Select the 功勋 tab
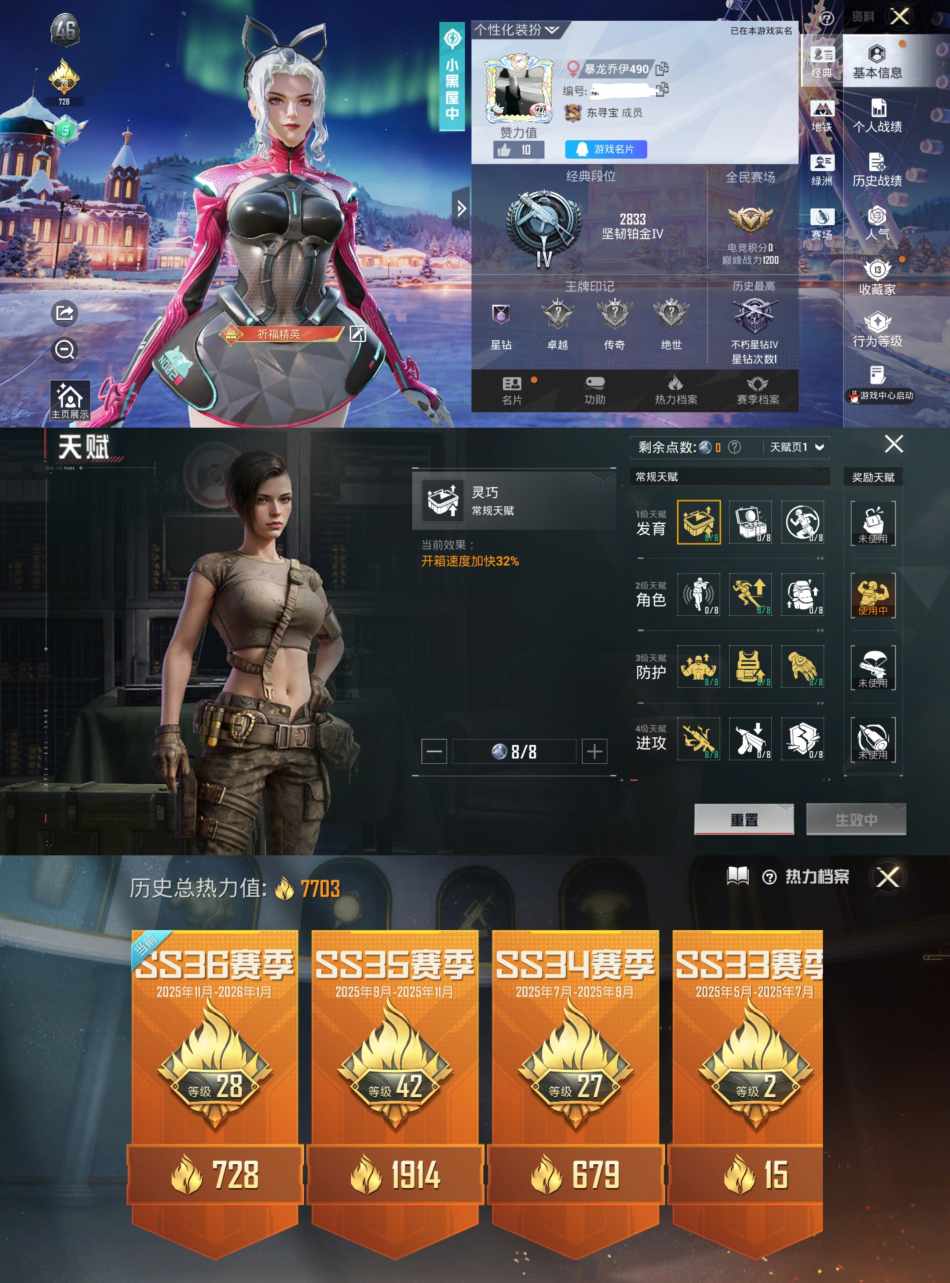 tap(595, 390)
